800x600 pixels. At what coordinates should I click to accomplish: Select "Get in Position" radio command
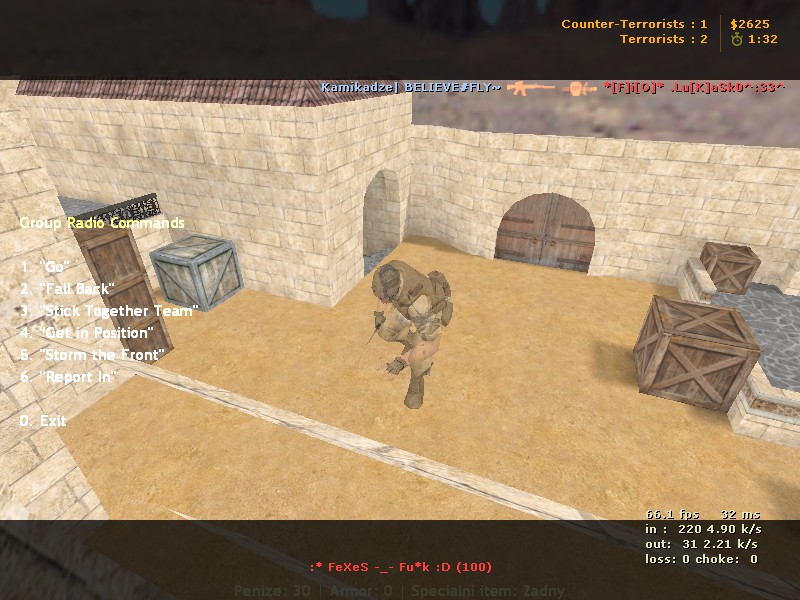point(87,333)
